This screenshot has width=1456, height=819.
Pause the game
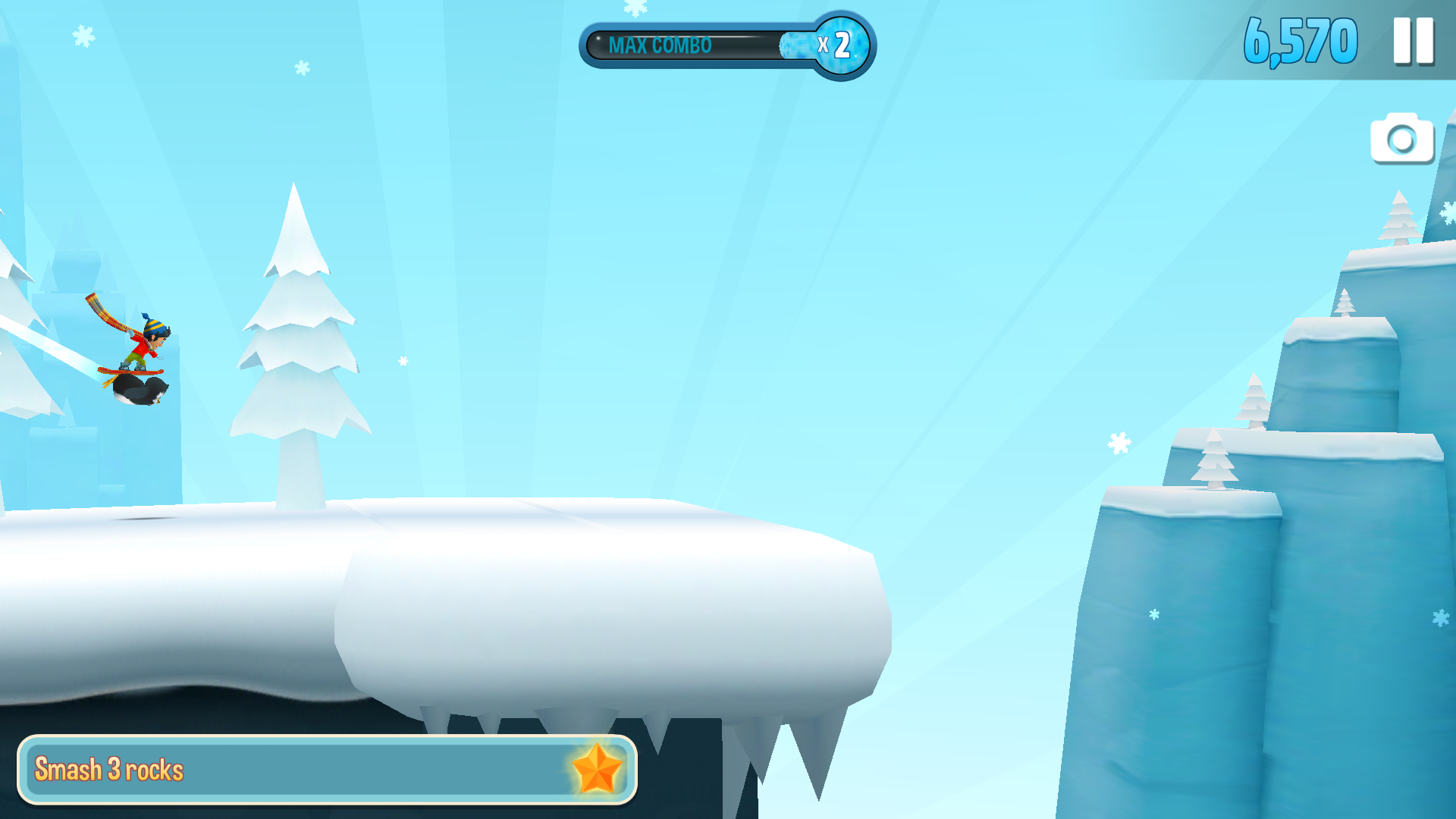click(1413, 41)
